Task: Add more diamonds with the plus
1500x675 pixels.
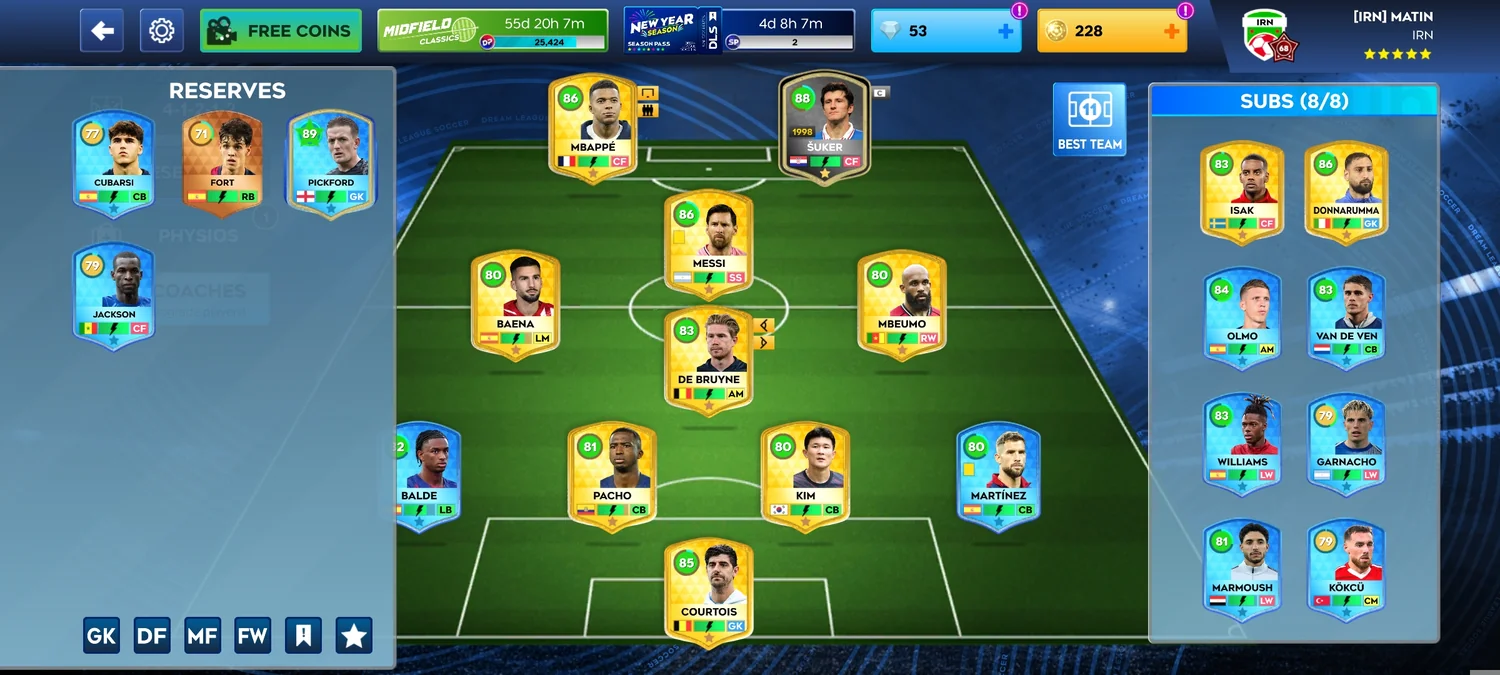Action: pos(1006,31)
